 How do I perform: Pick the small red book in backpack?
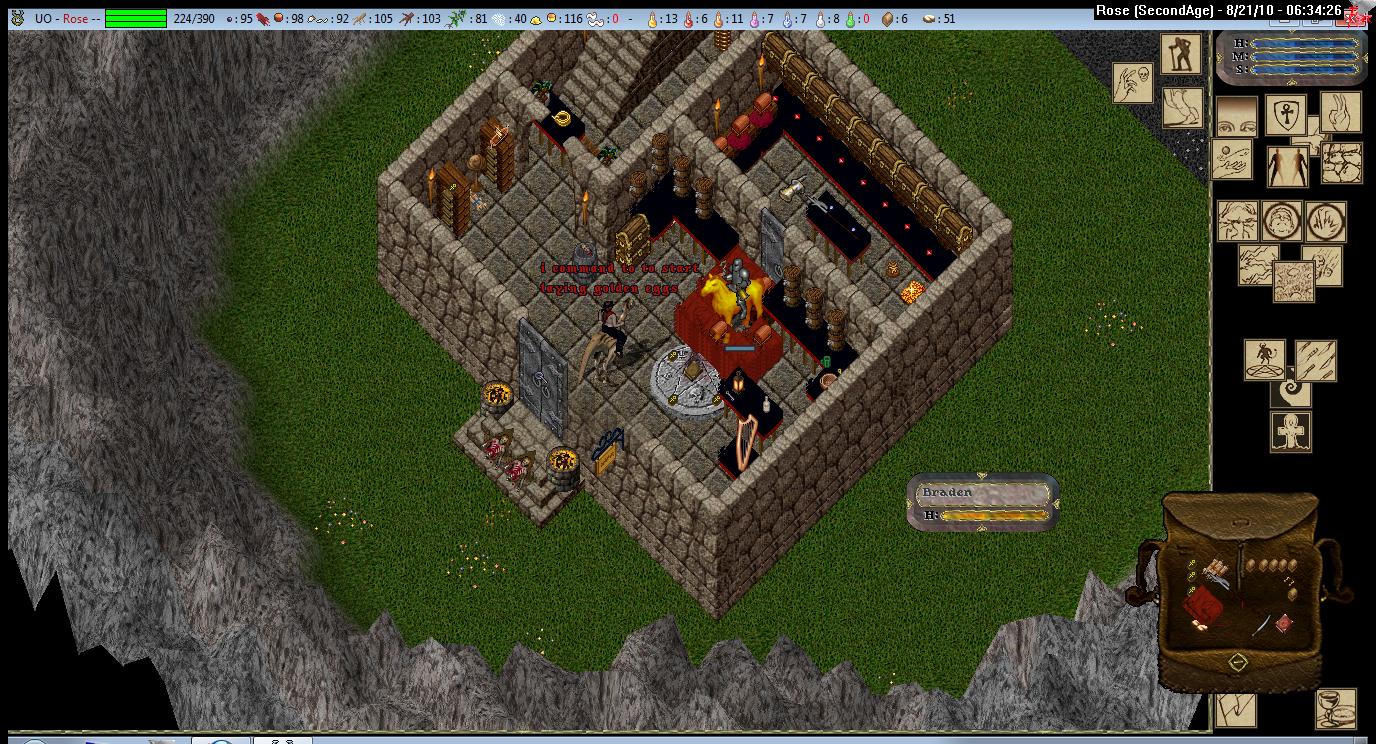(x=1284, y=622)
